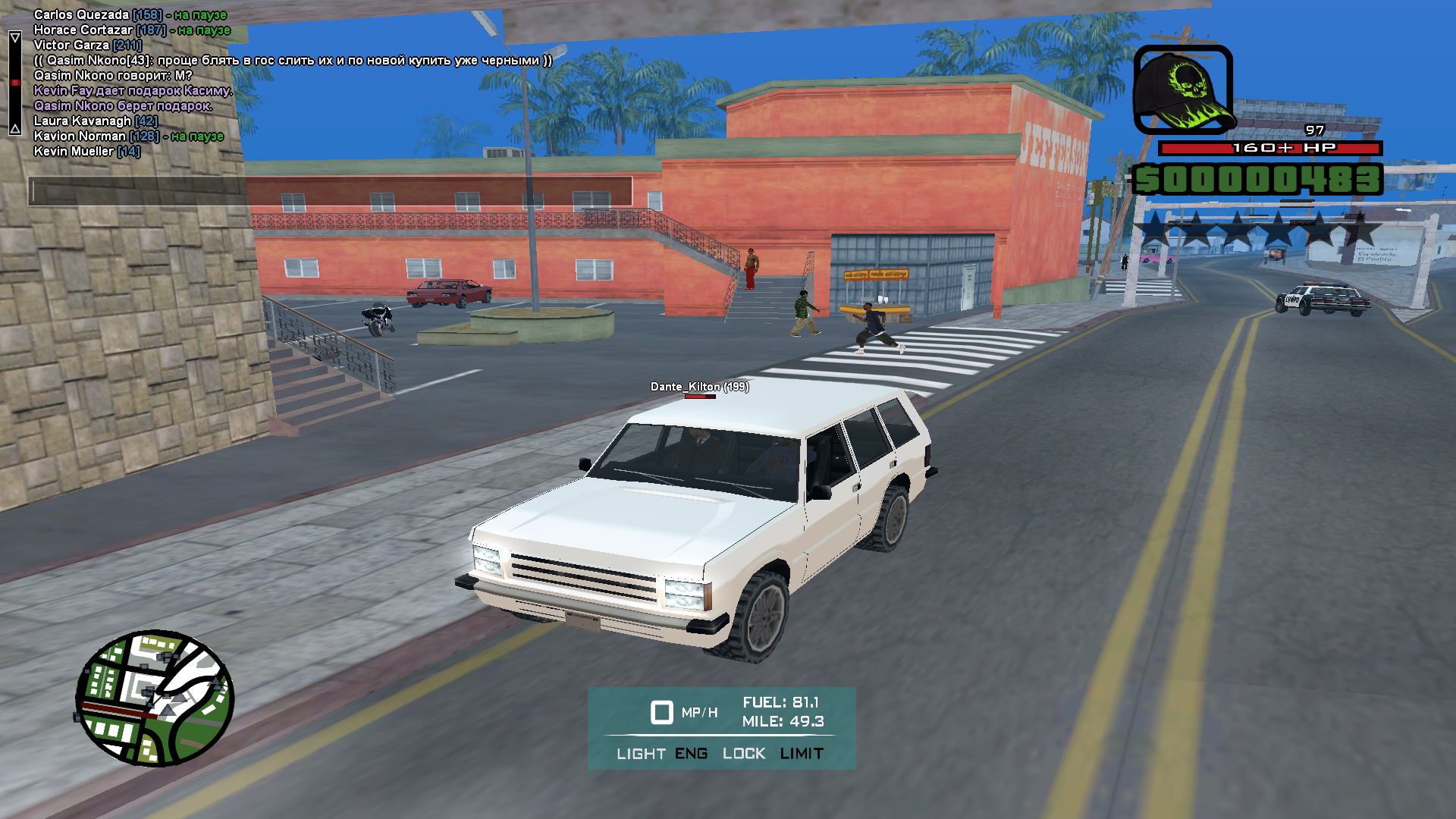Toggle the LIGHT indicator on the speedometer
This screenshot has width=1456, height=819.
coord(641,754)
